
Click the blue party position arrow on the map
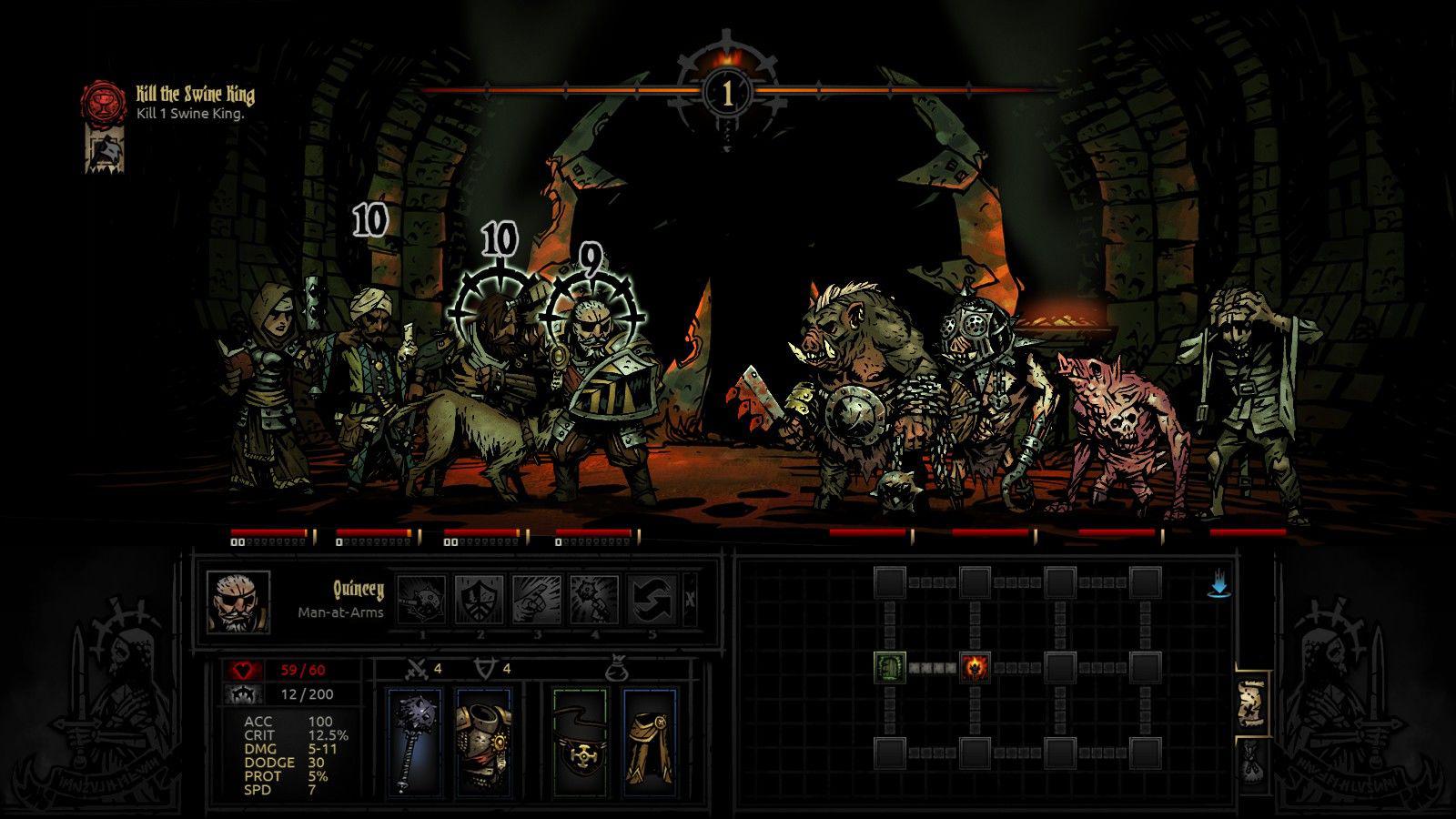[1218, 587]
